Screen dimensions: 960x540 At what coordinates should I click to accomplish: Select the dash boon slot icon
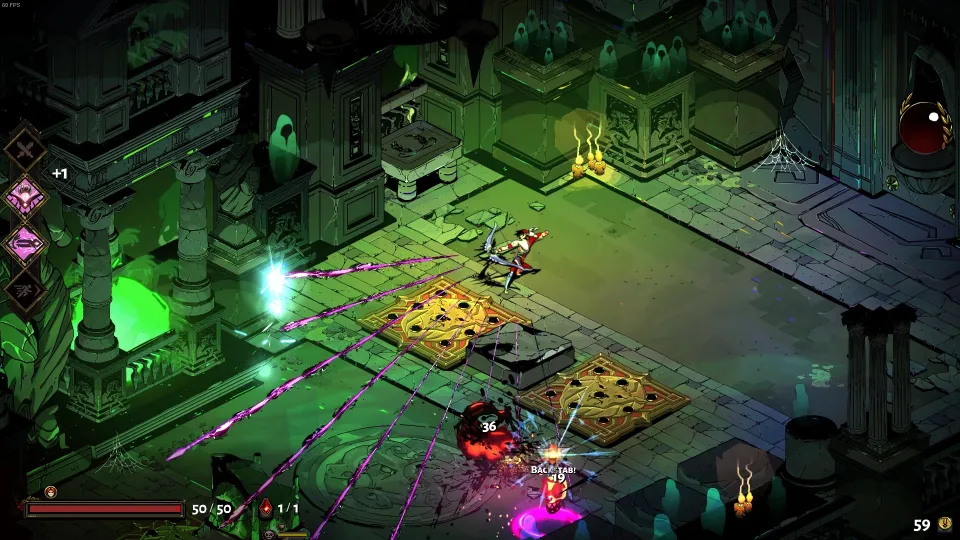[24, 287]
